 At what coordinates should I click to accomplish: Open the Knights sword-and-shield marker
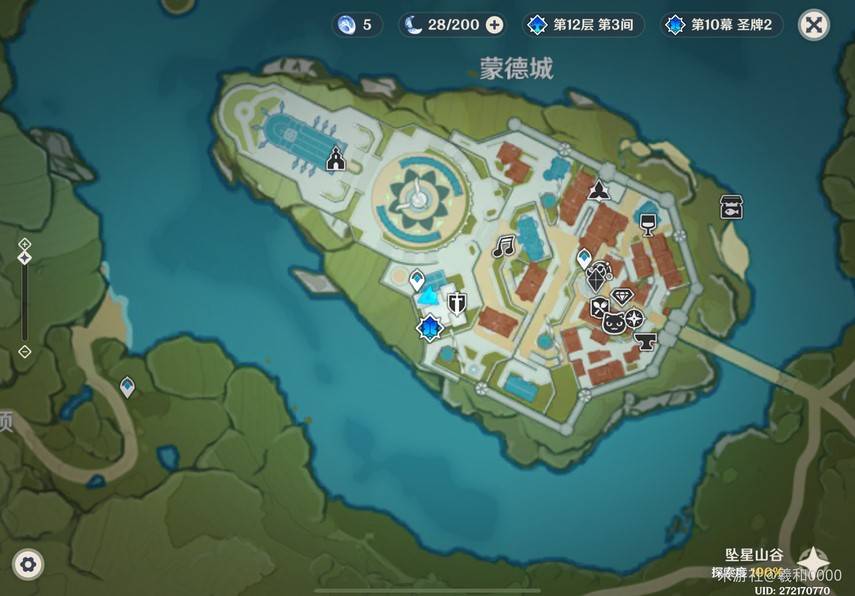tap(457, 304)
